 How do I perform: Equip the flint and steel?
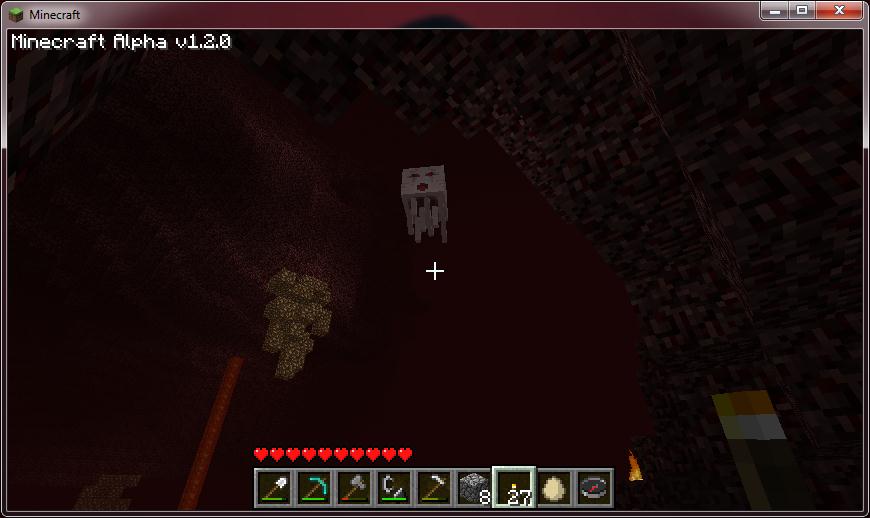point(393,488)
